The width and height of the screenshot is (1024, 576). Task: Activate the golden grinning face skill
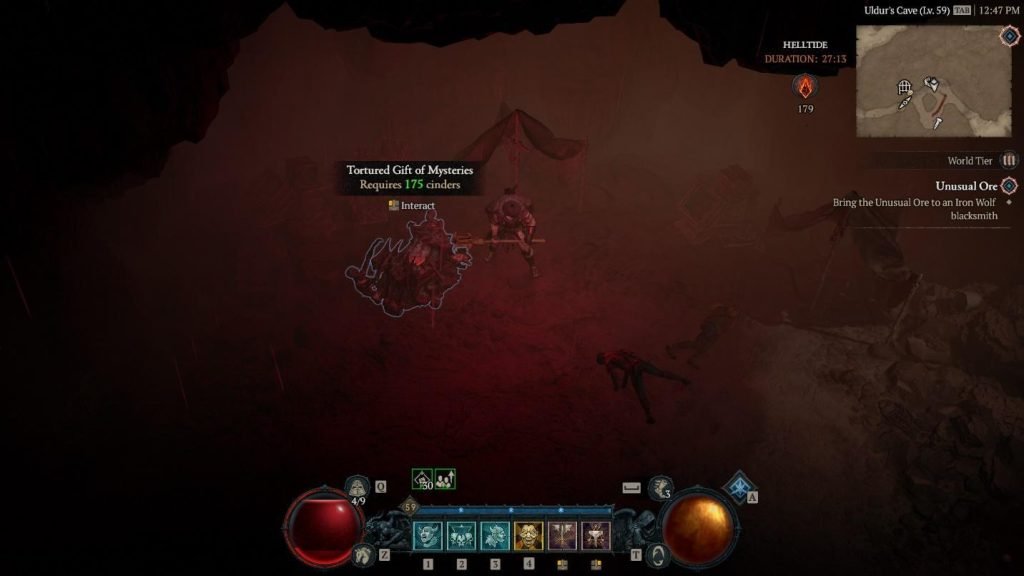(529, 536)
